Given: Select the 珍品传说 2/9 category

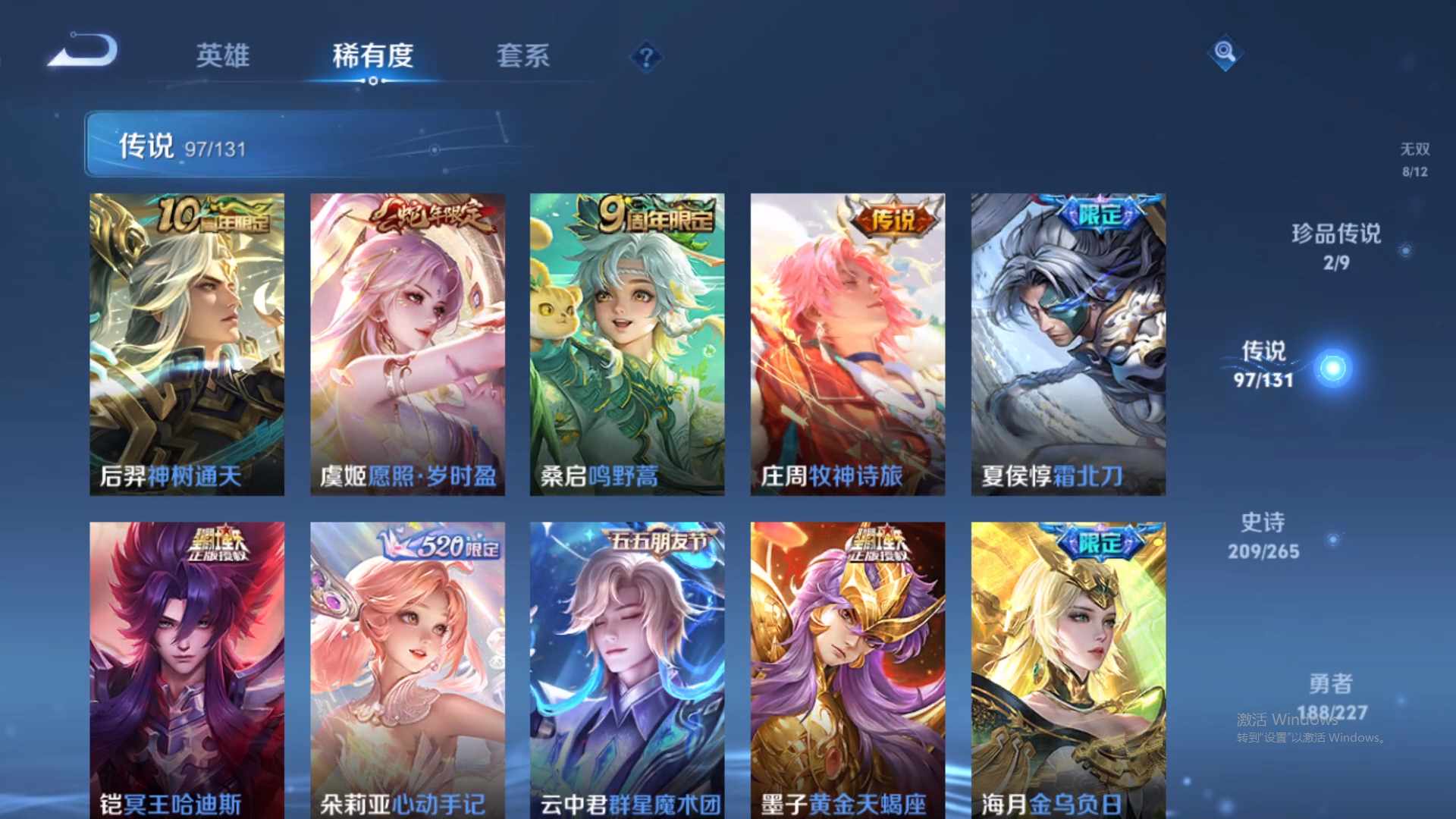Looking at the screenshot, I should click(1338, 250).
